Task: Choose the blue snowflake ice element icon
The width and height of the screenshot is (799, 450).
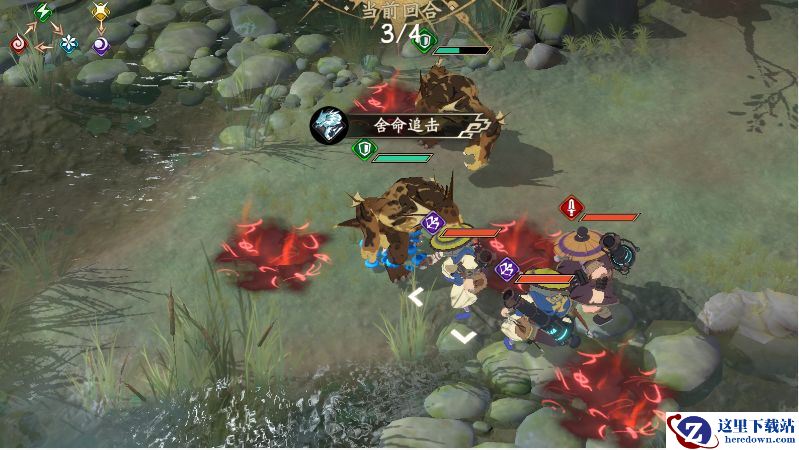Action: click(68, 44)
